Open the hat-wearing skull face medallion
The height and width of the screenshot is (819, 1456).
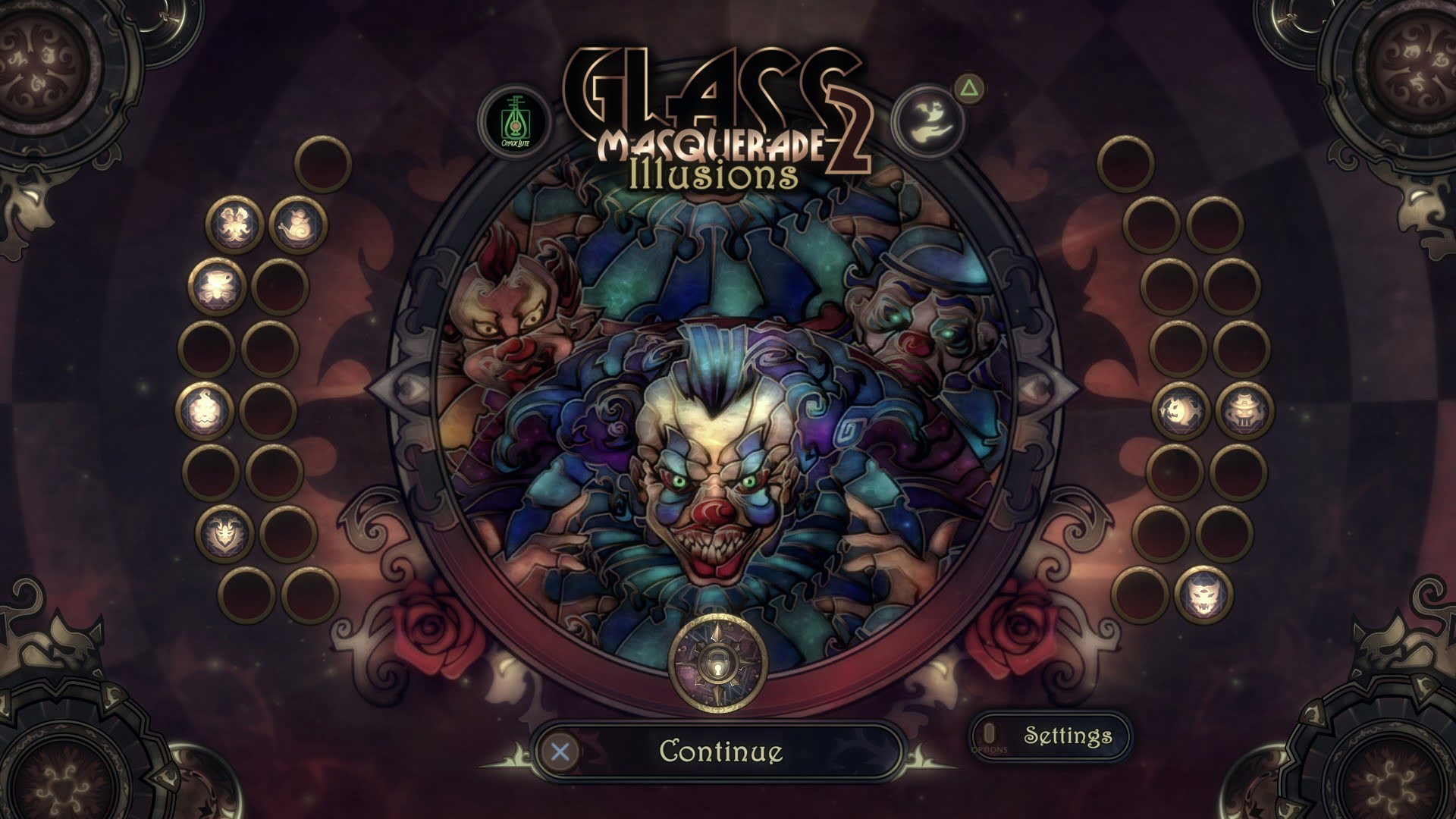pyautogui.click(x=1244, y=411)
